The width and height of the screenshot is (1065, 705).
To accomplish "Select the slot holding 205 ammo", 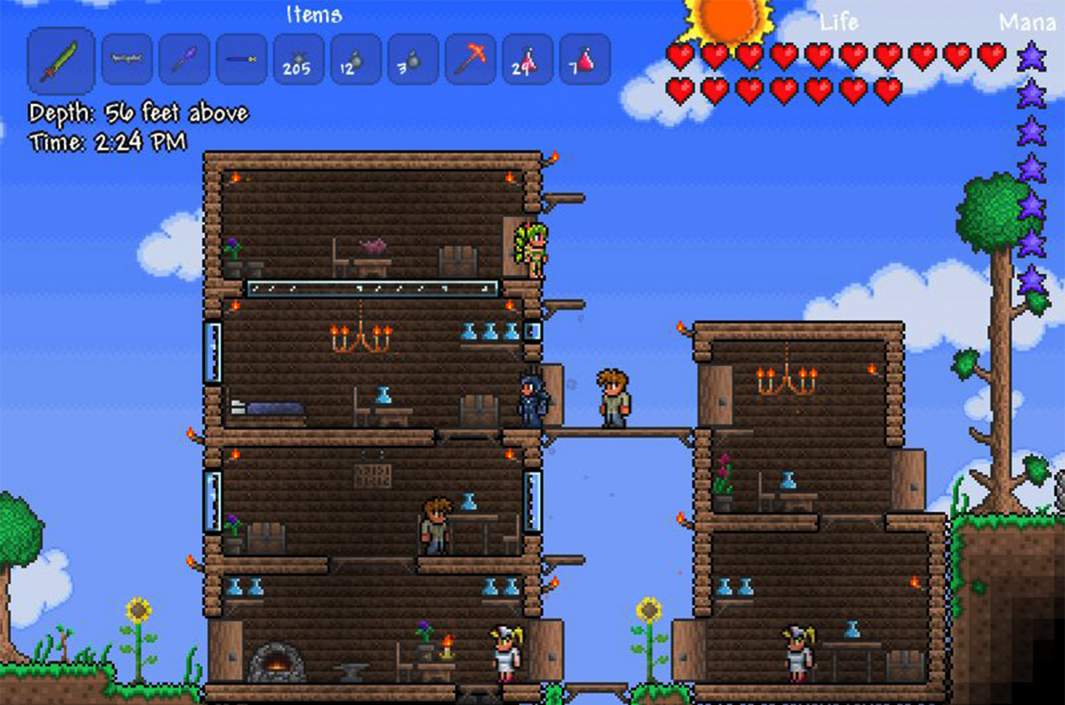I will [298, 60].
